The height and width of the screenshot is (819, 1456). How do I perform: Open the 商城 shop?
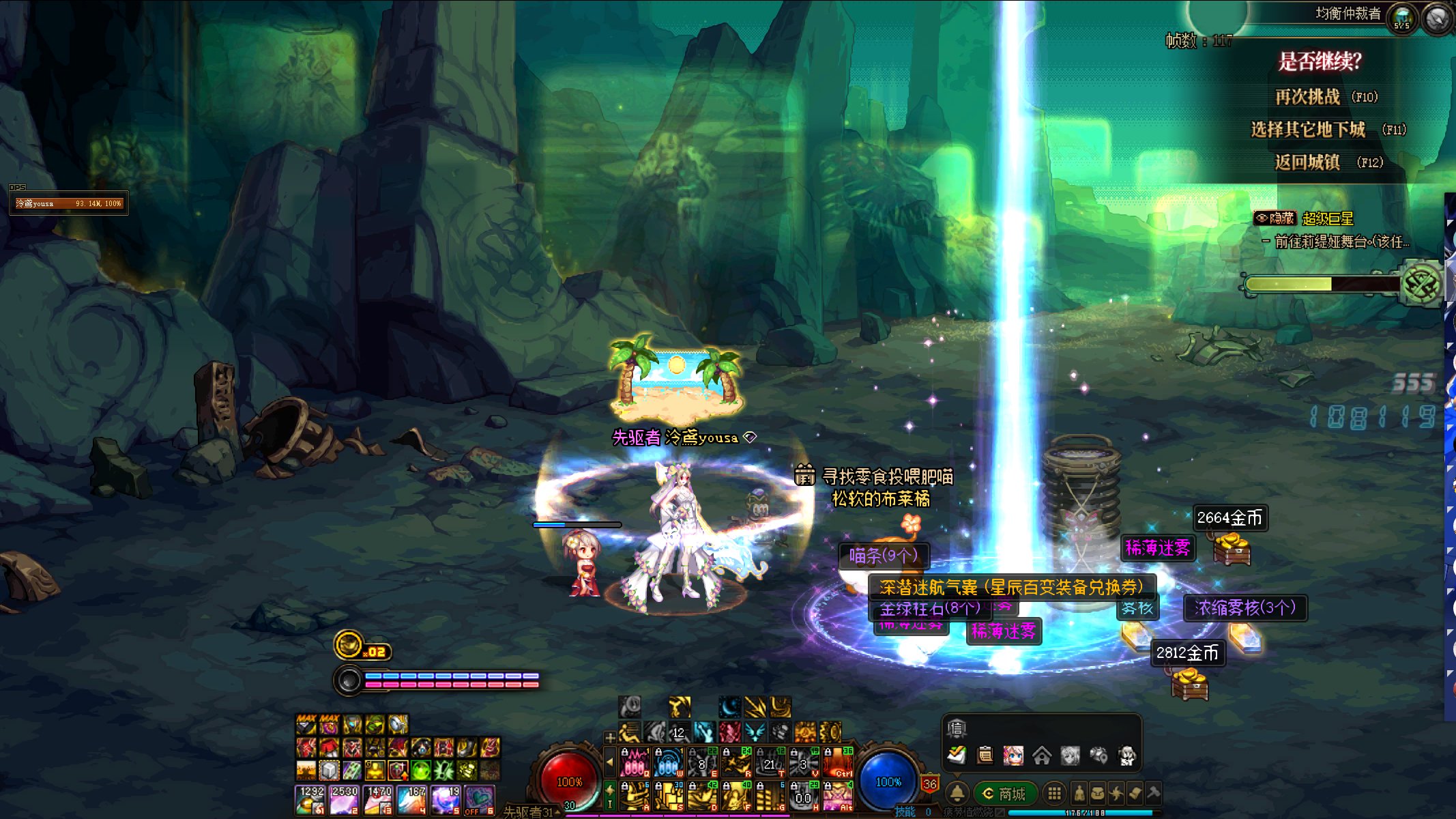coord(1005,794)
